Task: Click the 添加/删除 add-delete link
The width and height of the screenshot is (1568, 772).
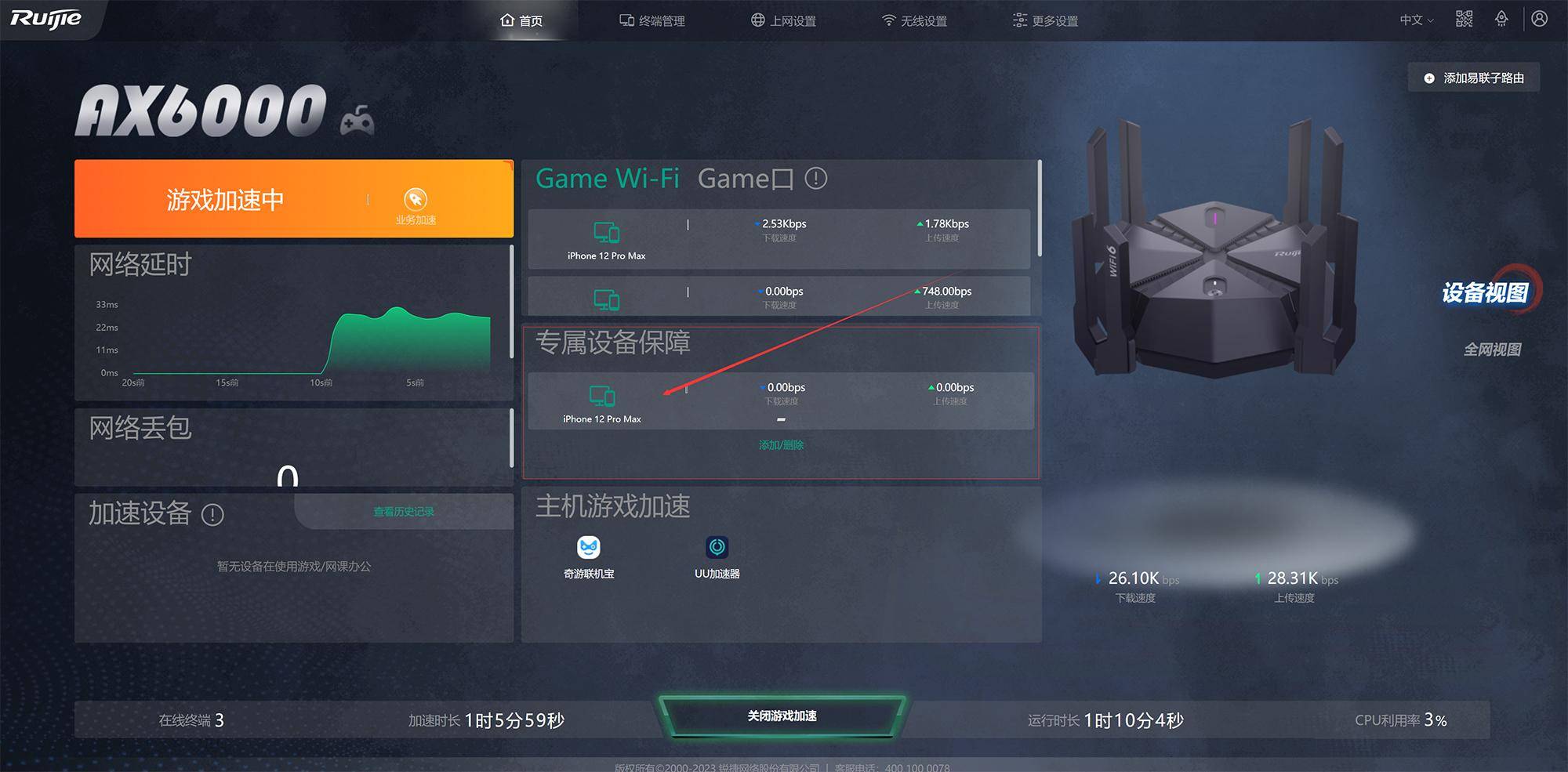Action: pyautogui.click(x=781, y=445)
